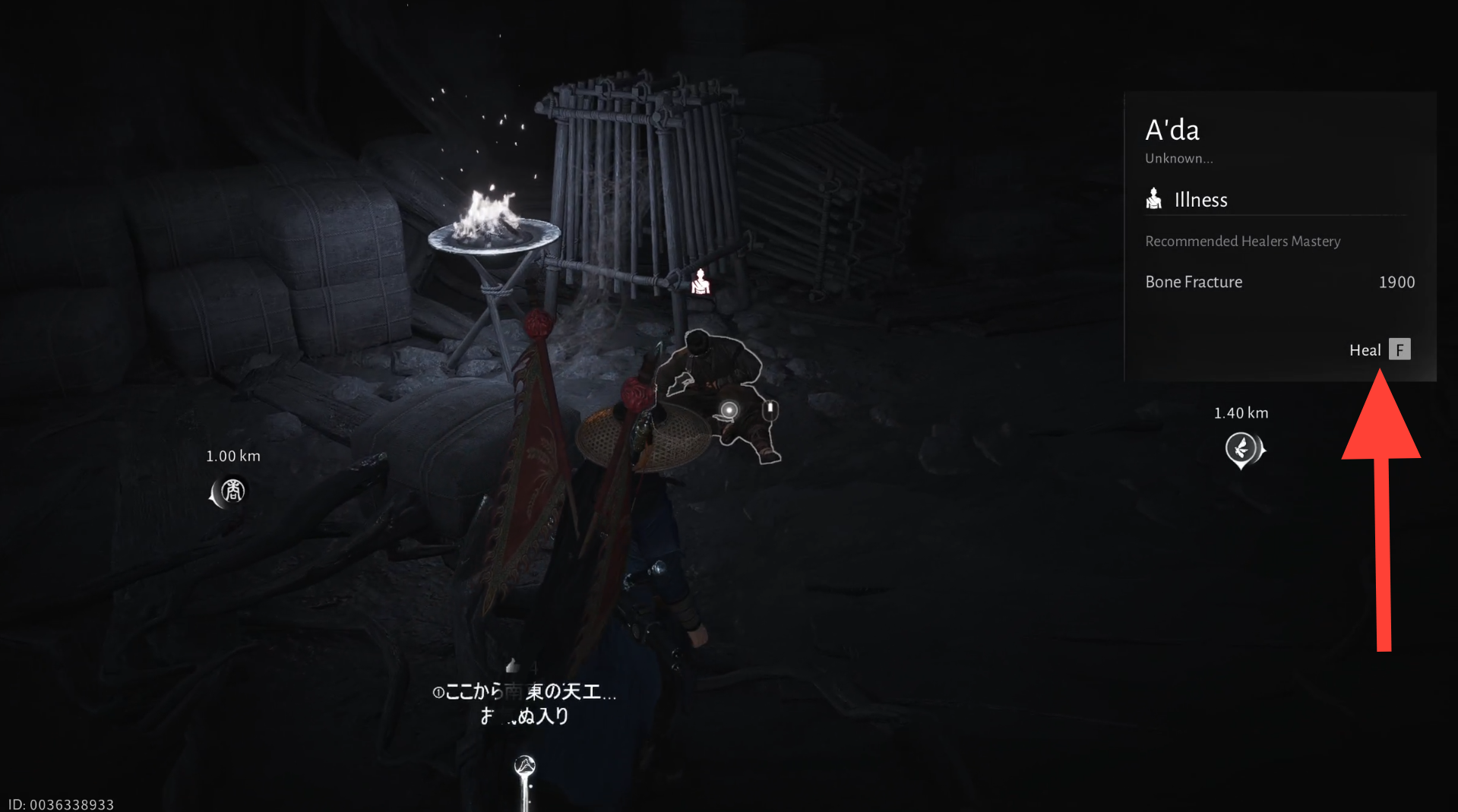Click the Heal action in A'da's panel

coord(1379,349)
